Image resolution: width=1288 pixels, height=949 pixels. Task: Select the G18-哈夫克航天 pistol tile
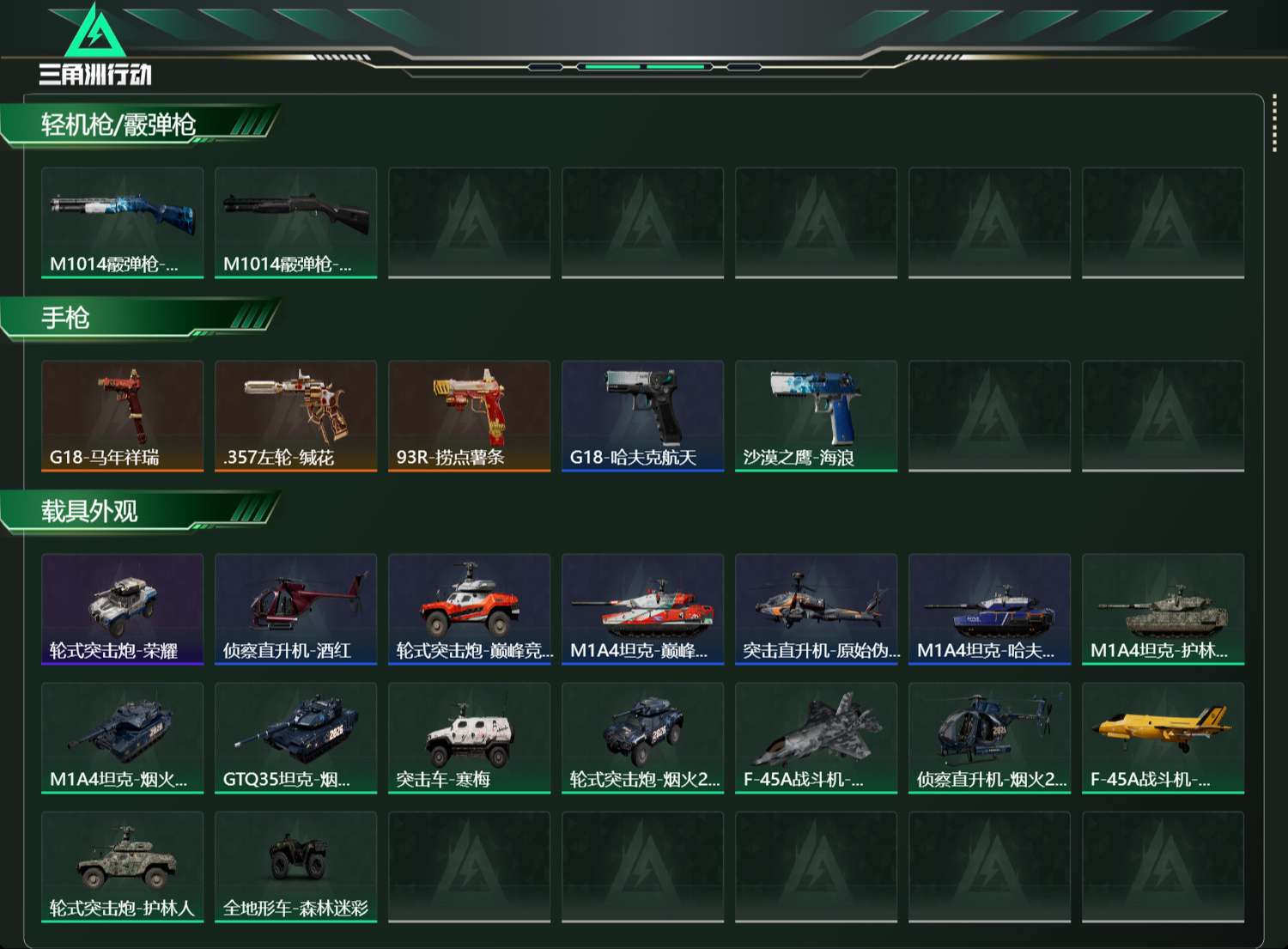pyautogui.click(x=643, y=416)
